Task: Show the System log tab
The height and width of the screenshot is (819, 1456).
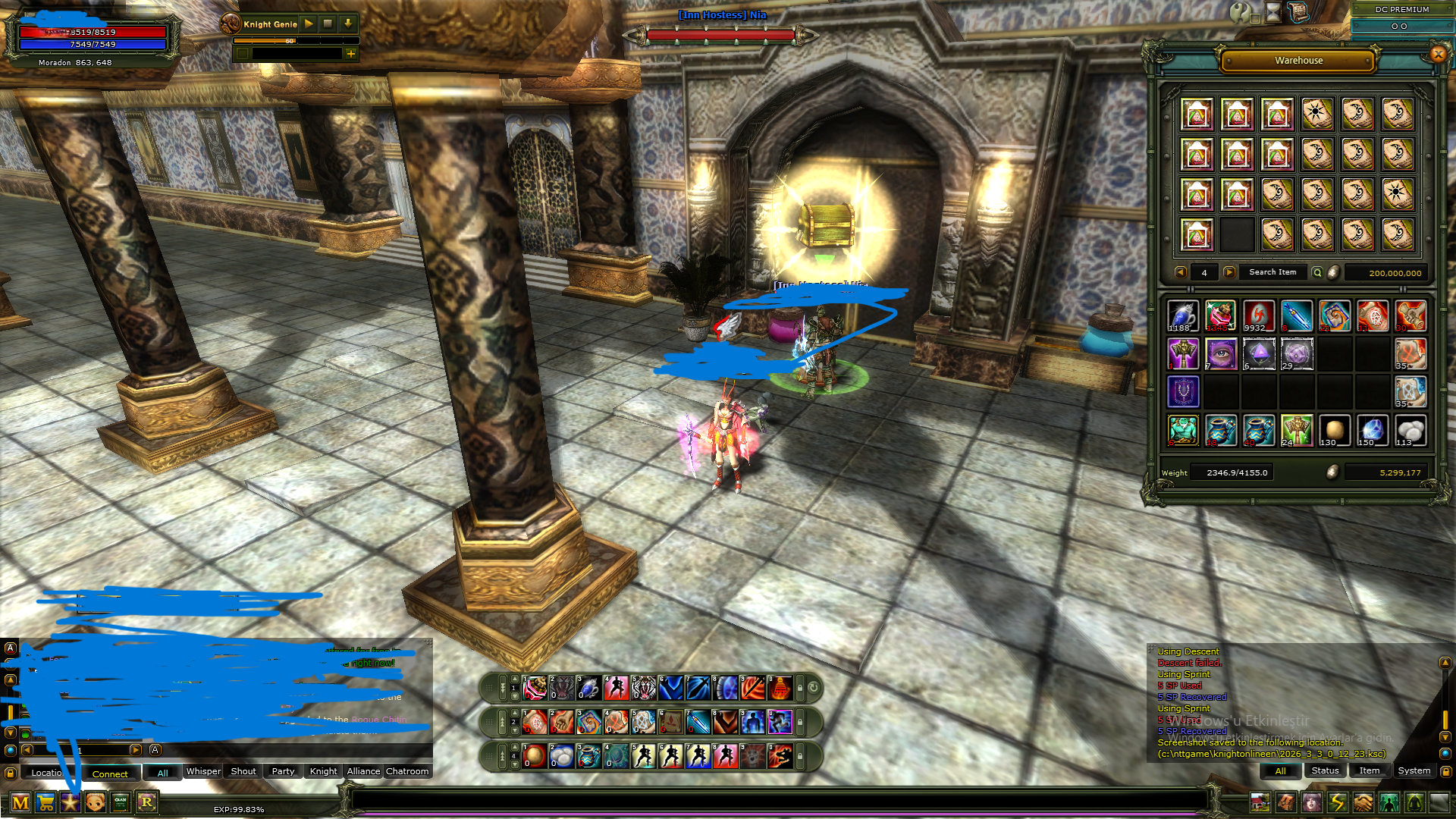Action: coord(1414,770)
